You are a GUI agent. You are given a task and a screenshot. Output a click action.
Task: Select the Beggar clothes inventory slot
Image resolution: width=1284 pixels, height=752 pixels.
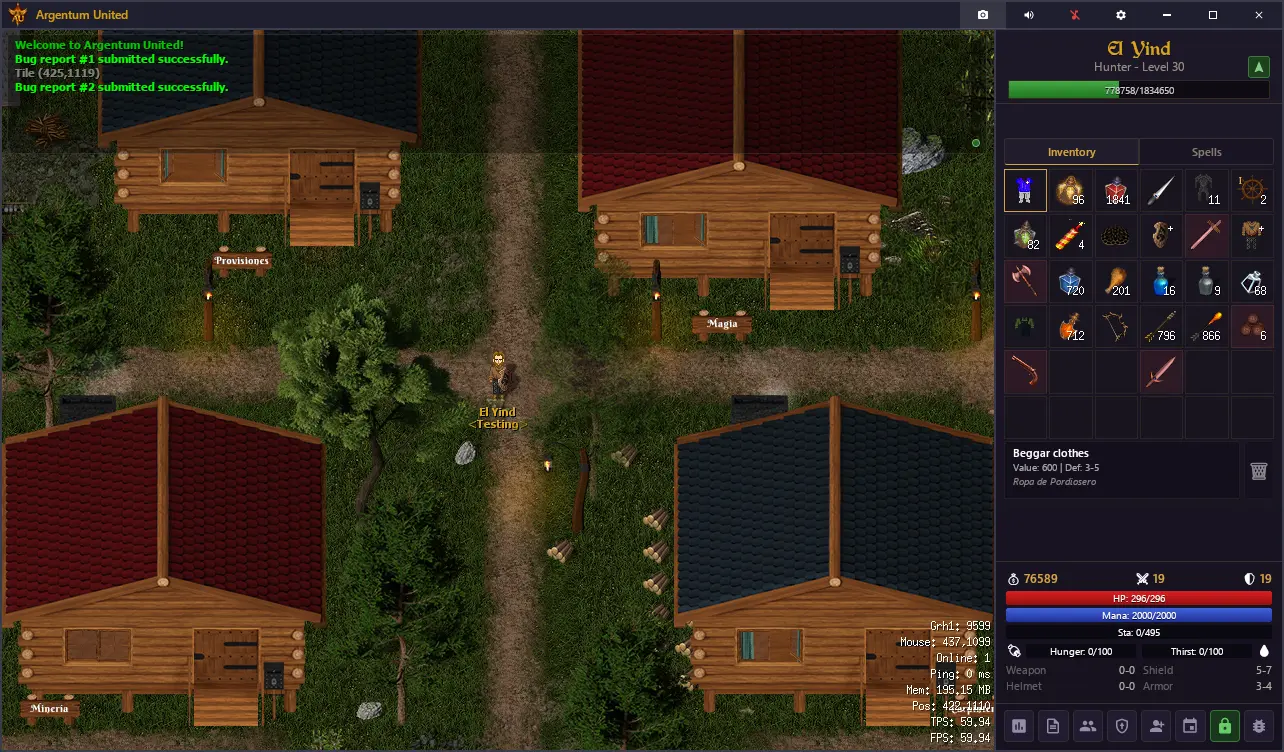tap(1025, 190)
